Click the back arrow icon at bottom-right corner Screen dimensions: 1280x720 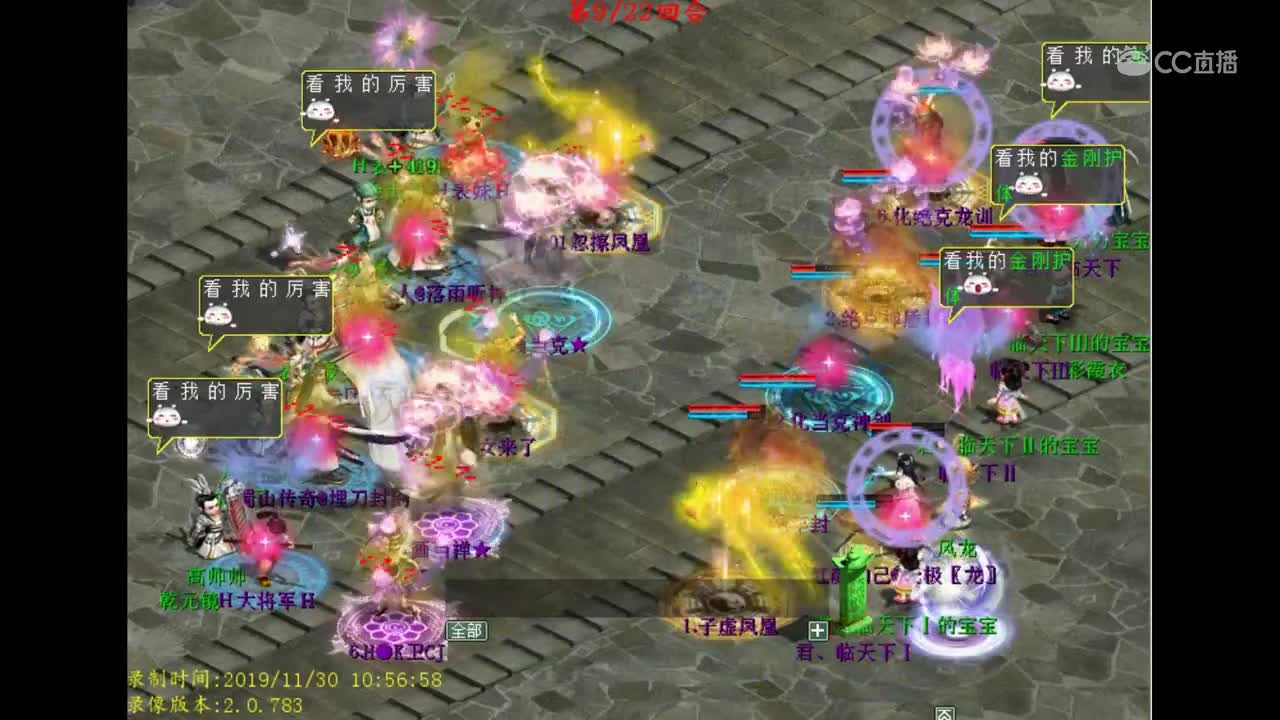coord(945,714)
